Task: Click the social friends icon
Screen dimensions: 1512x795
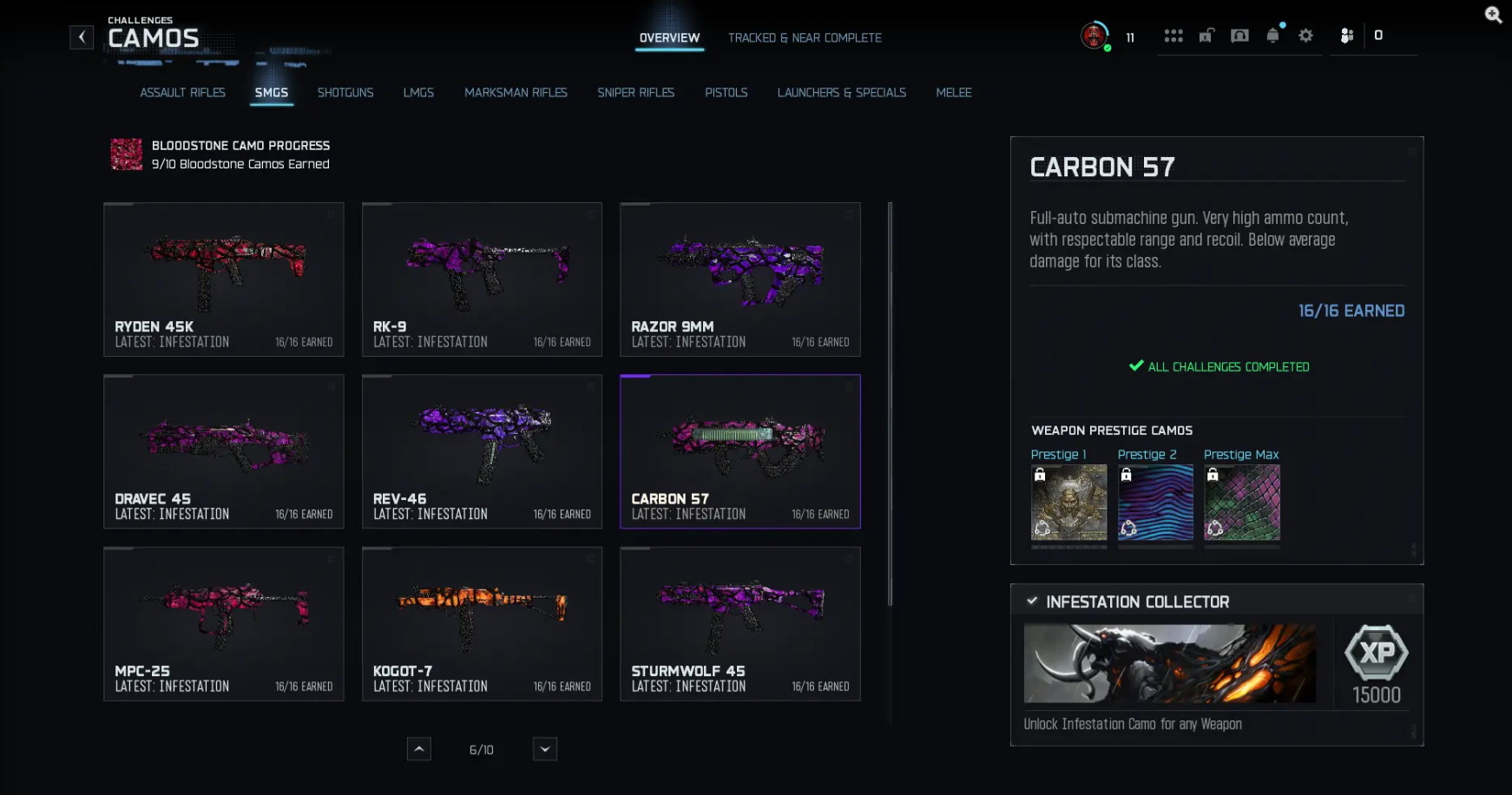Action: [1346, 36]
